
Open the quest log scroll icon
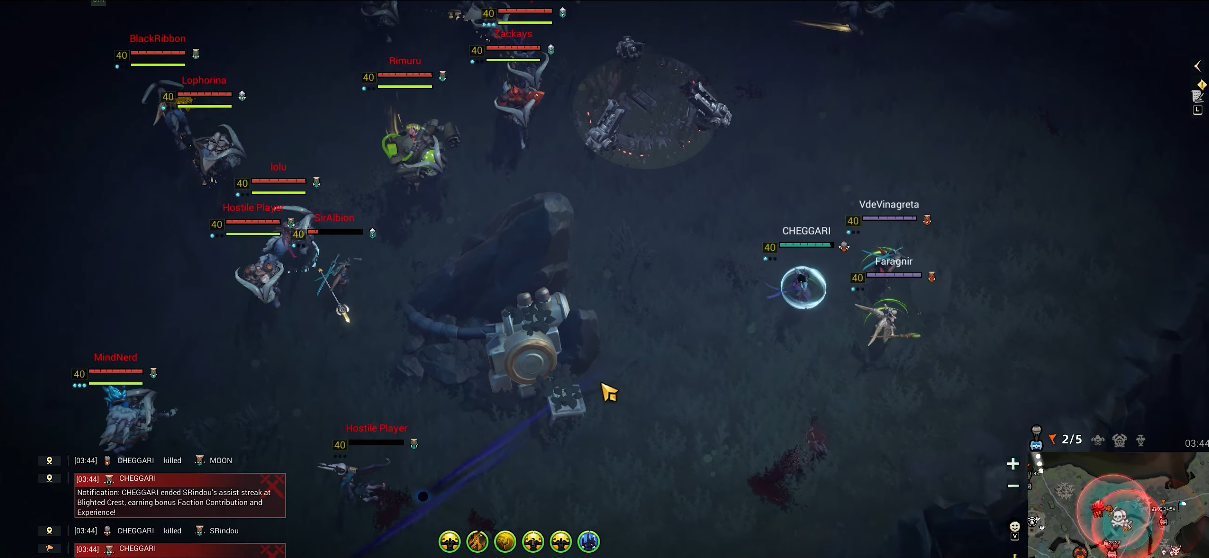[1197, 96]
